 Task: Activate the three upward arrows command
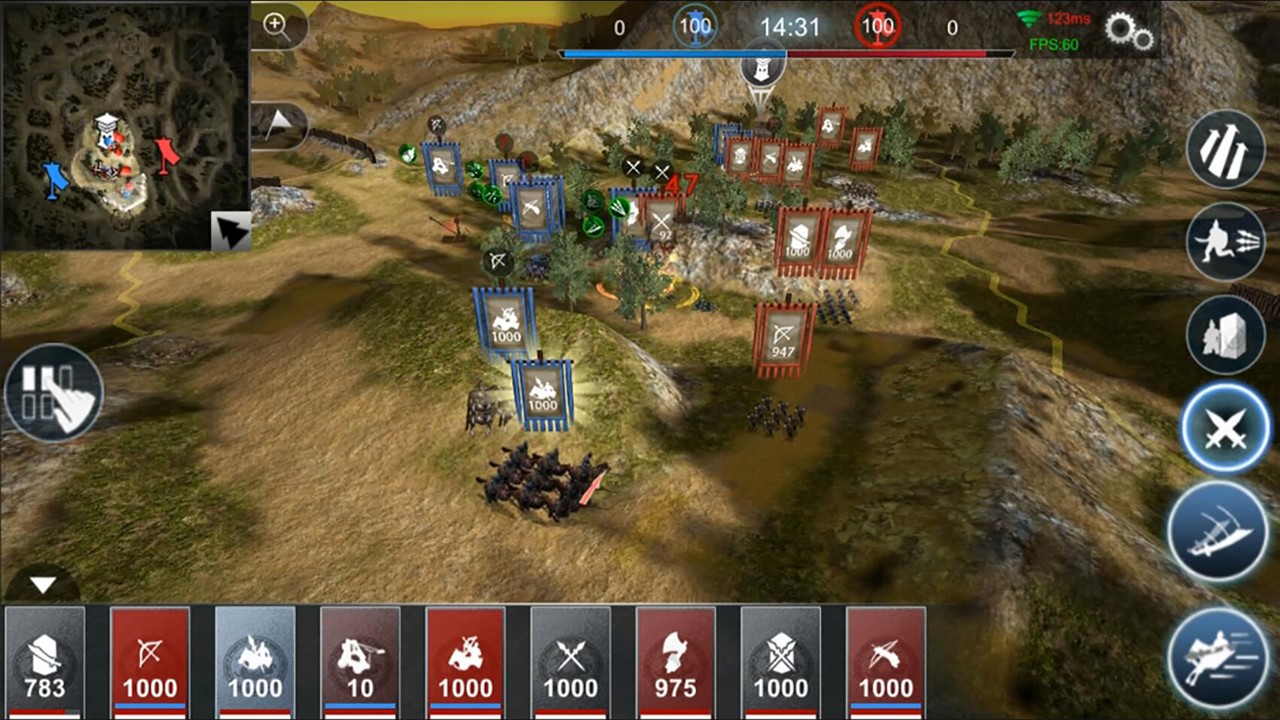tap(1227, 150)
